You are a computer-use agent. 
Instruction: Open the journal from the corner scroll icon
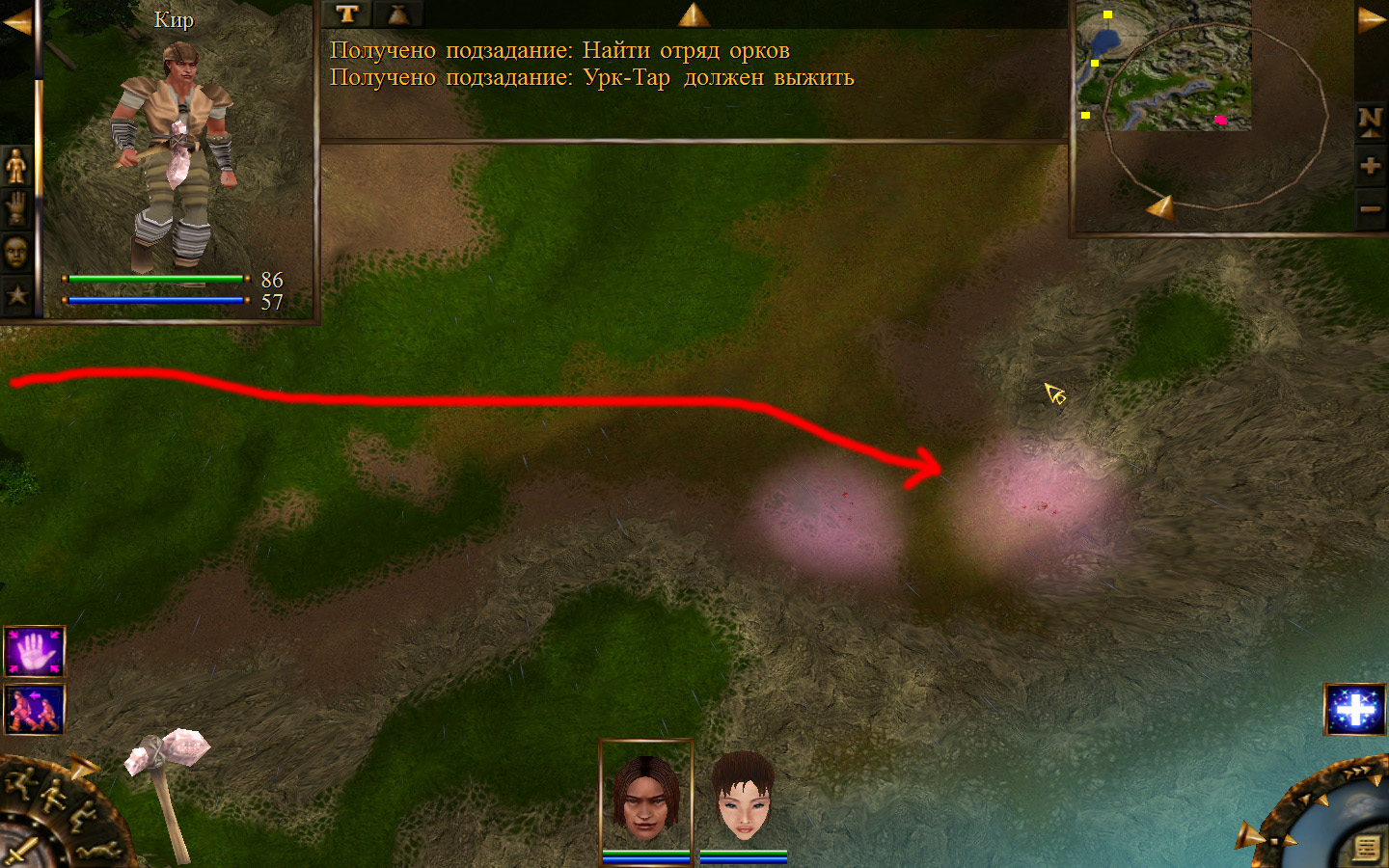1366,847
